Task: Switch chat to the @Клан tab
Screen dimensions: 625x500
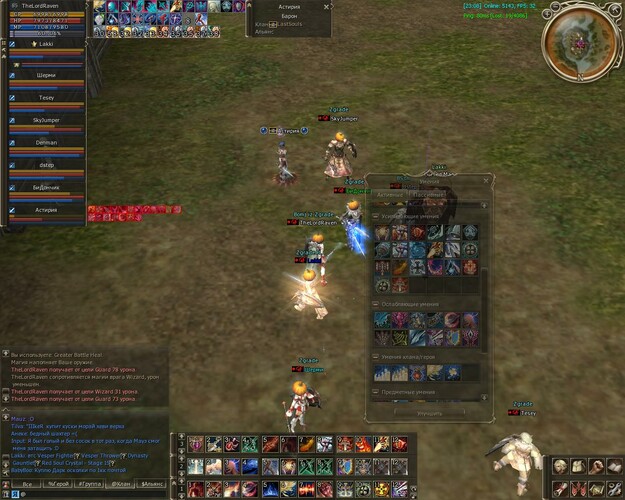Action: click(x=121, y=483)
